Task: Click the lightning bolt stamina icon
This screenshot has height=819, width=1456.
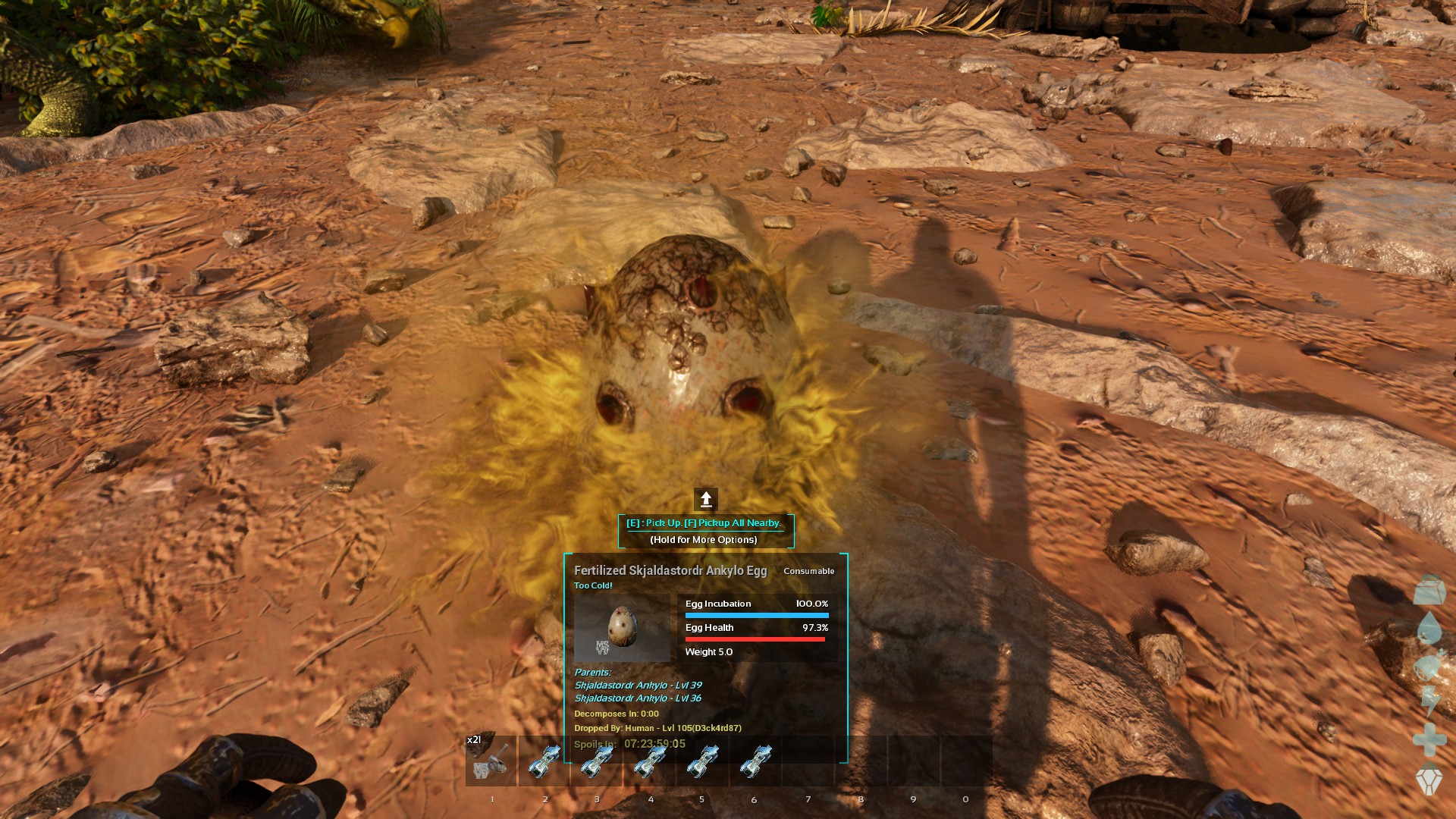Action: coord(1429,701)
